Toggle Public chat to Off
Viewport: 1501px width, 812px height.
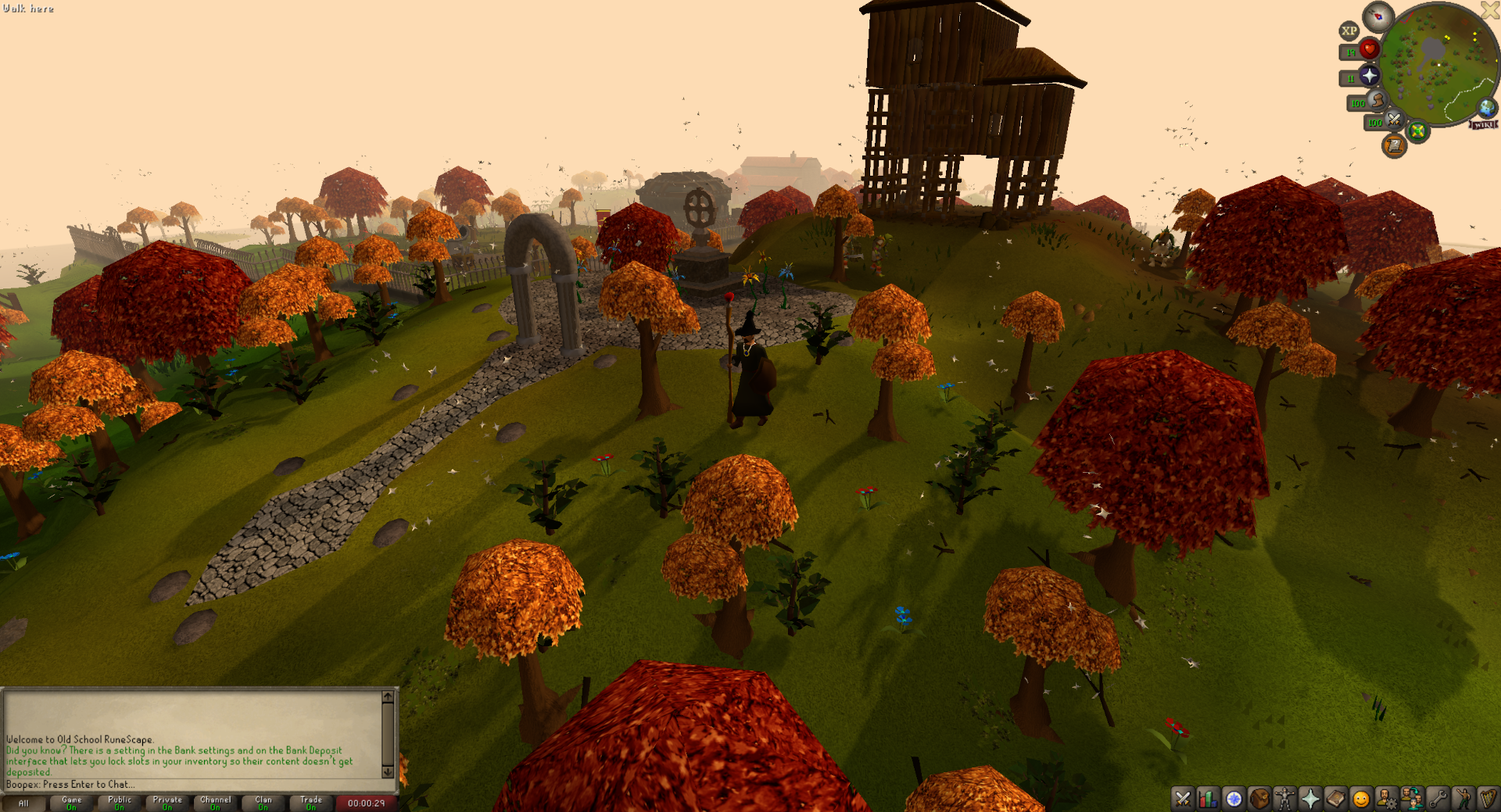[x=119, y=801]
